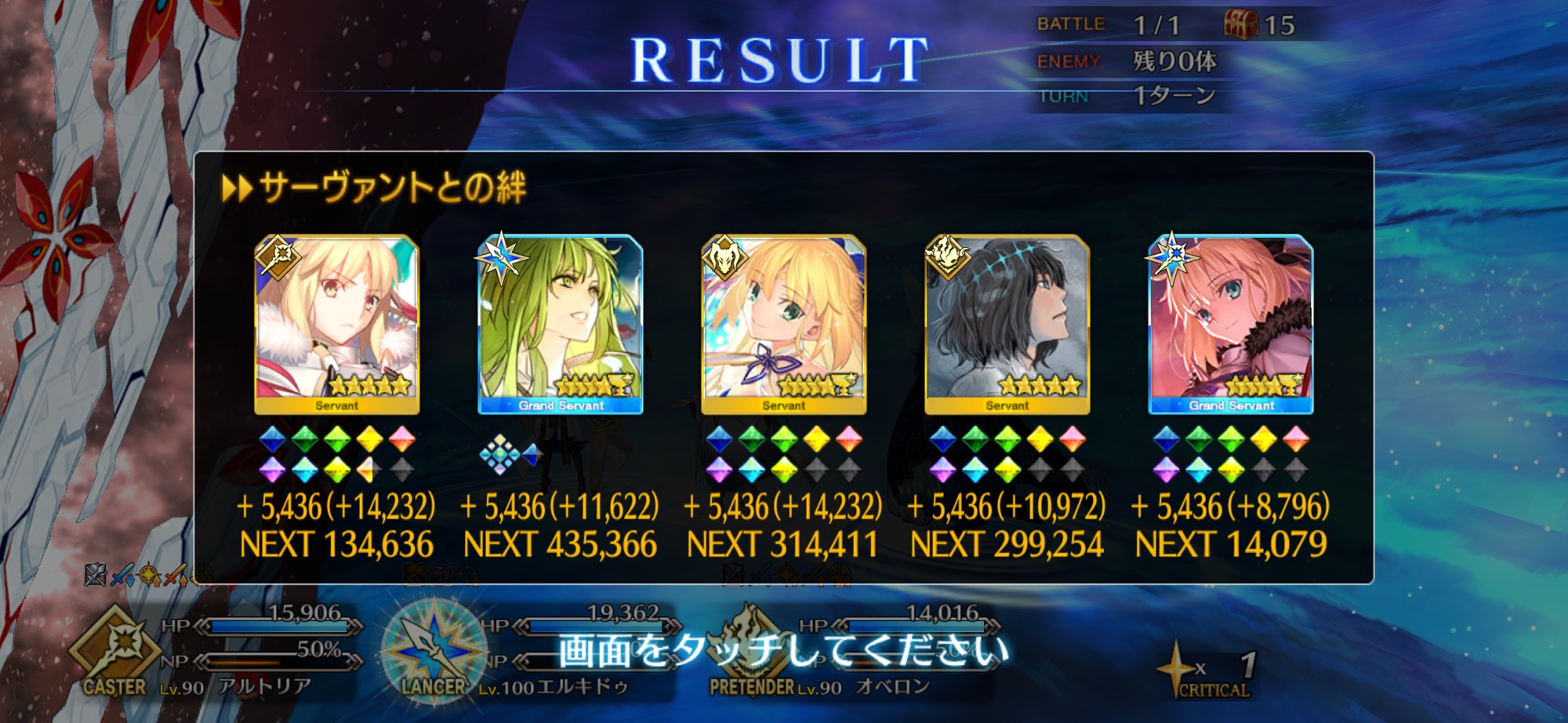This screenshot has height=723, width=1568.
Task: Tap the touch-screen-to-continue prompt
Action: click(x=782, y=651)
